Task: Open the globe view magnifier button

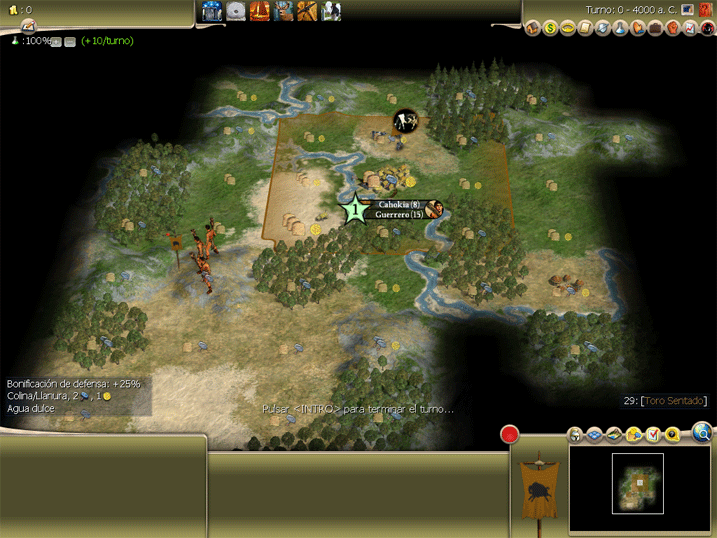Action: 702,433
